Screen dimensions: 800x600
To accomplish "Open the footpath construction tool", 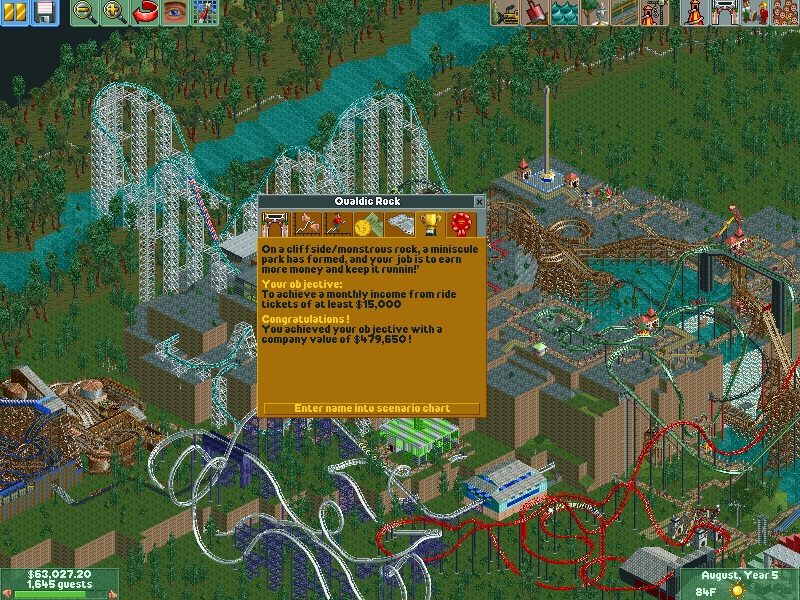I will pos(623,13).
